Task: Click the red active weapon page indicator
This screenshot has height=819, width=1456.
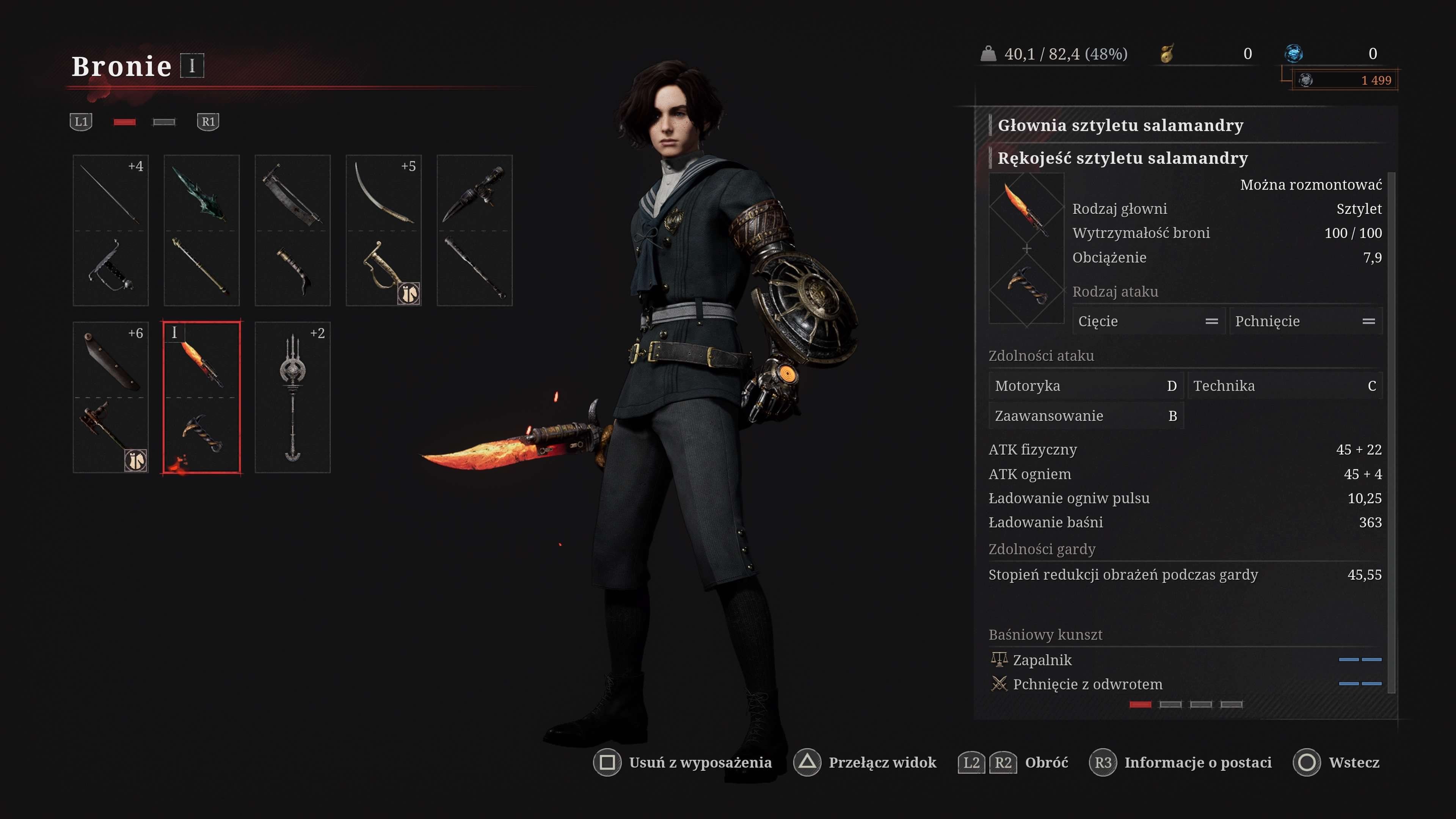Action: pos(124,122)
